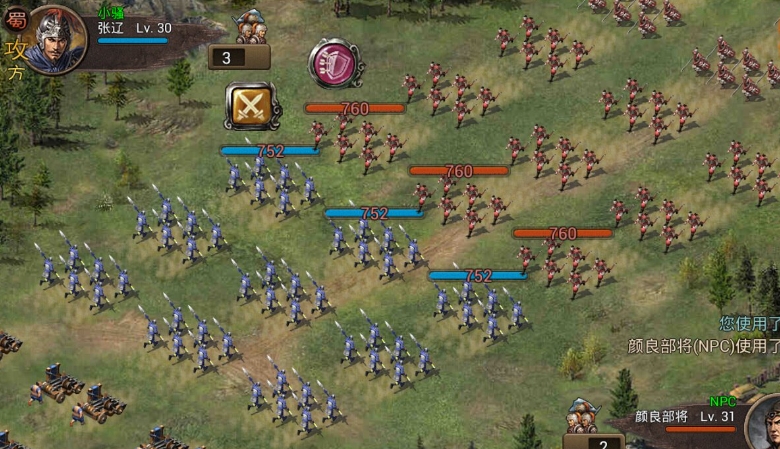The height and width of the screenshot is (449, 780).
Task: View the enemy NPC general's portrait
Action: tap(765, 422)
